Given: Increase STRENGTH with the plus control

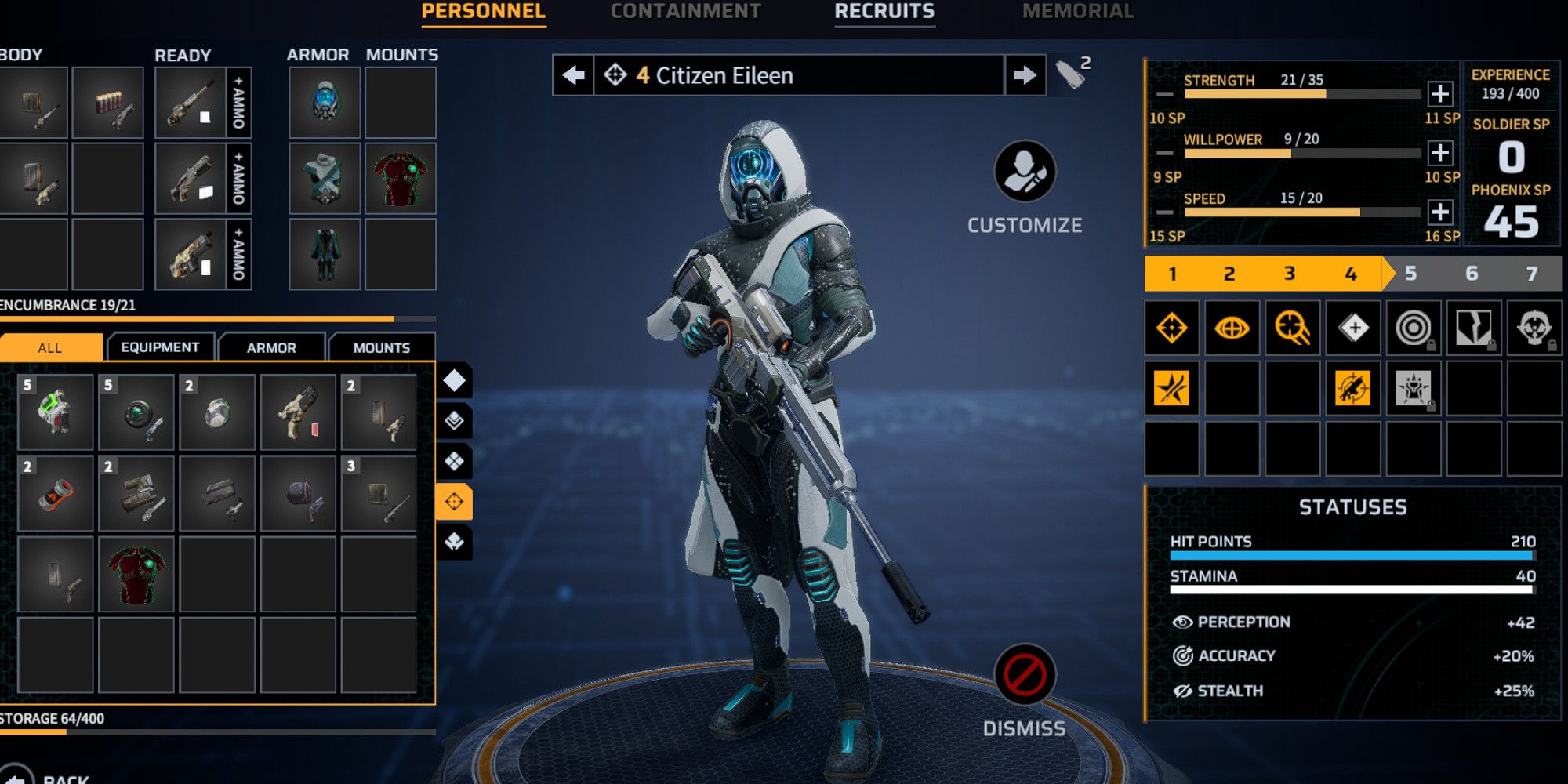Looking at the screenshot, I should coord(1440,96).
